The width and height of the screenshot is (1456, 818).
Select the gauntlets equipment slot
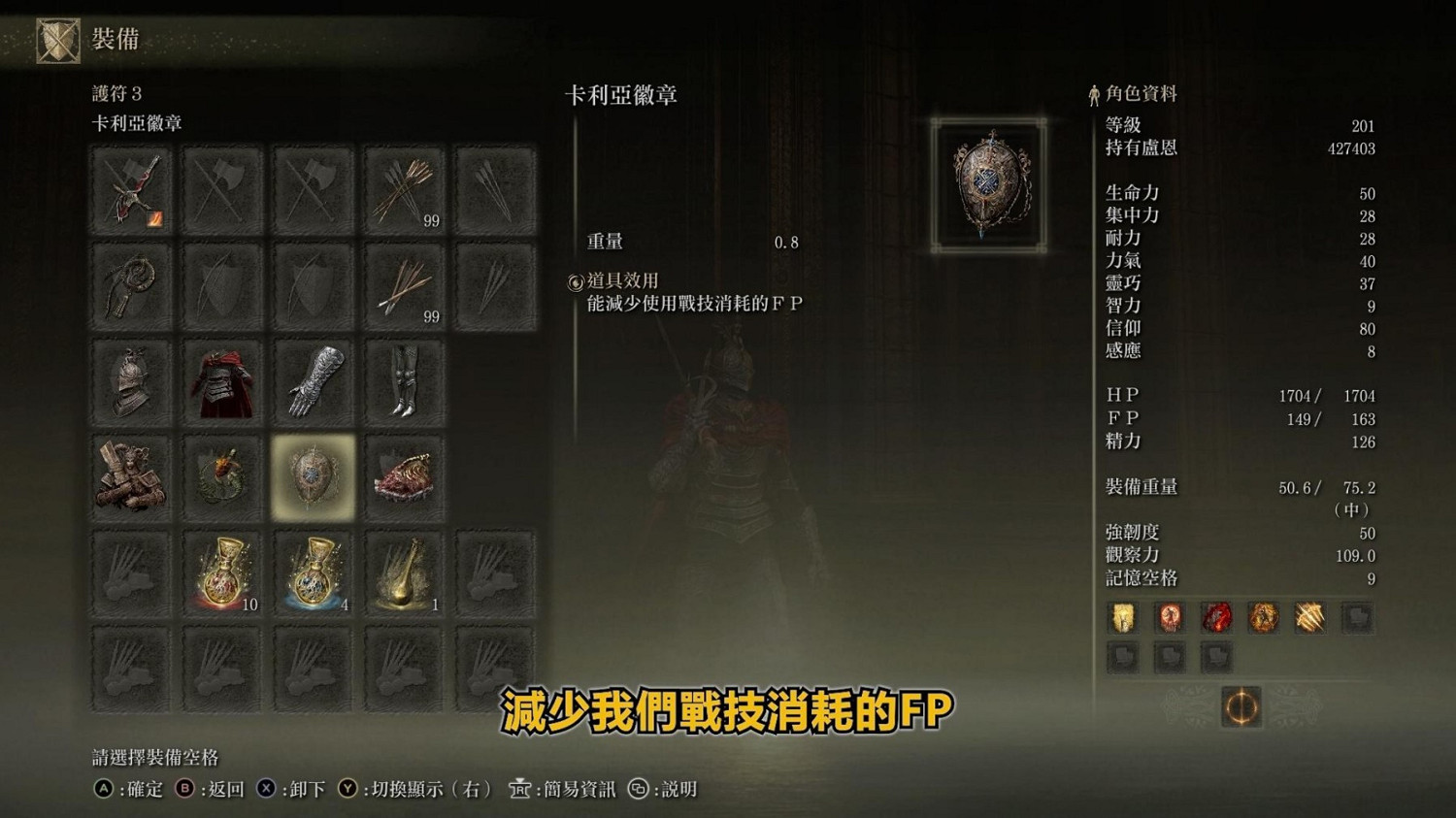click(313, 380)
